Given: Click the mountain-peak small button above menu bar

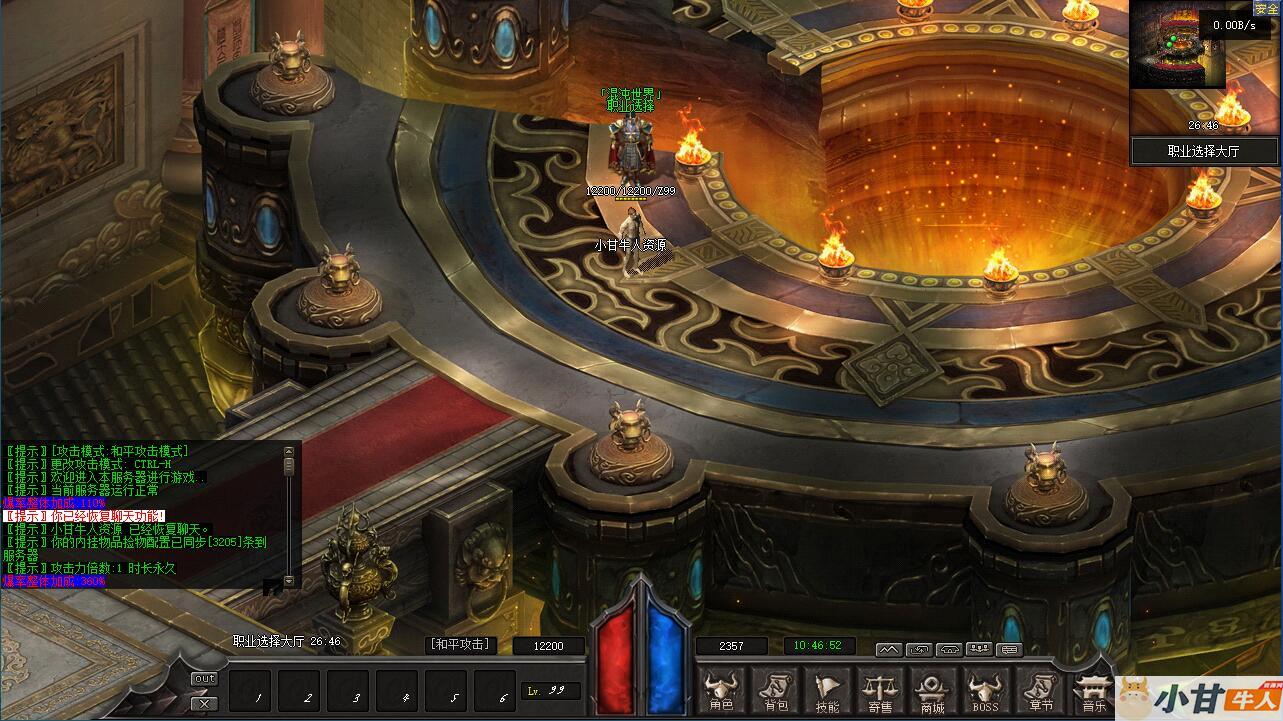Looking at the screenshot, I should (888, 649).
